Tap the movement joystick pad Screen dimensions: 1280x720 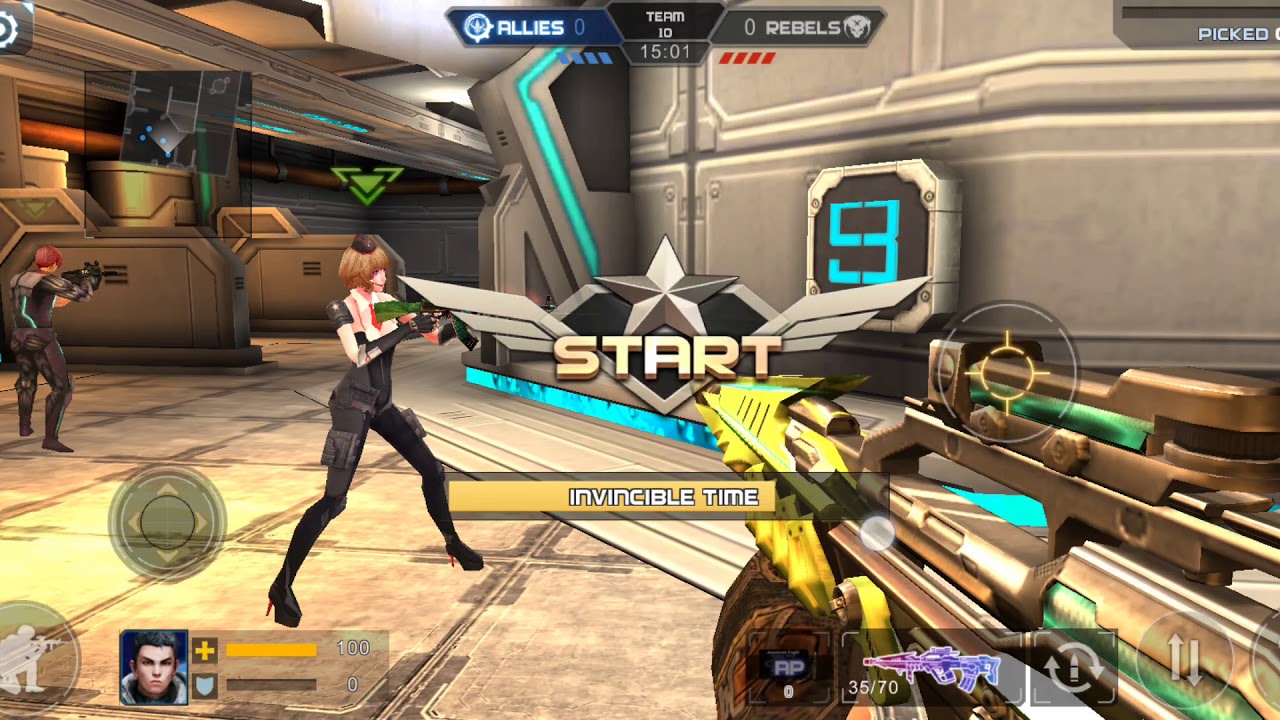pos(167,521)
